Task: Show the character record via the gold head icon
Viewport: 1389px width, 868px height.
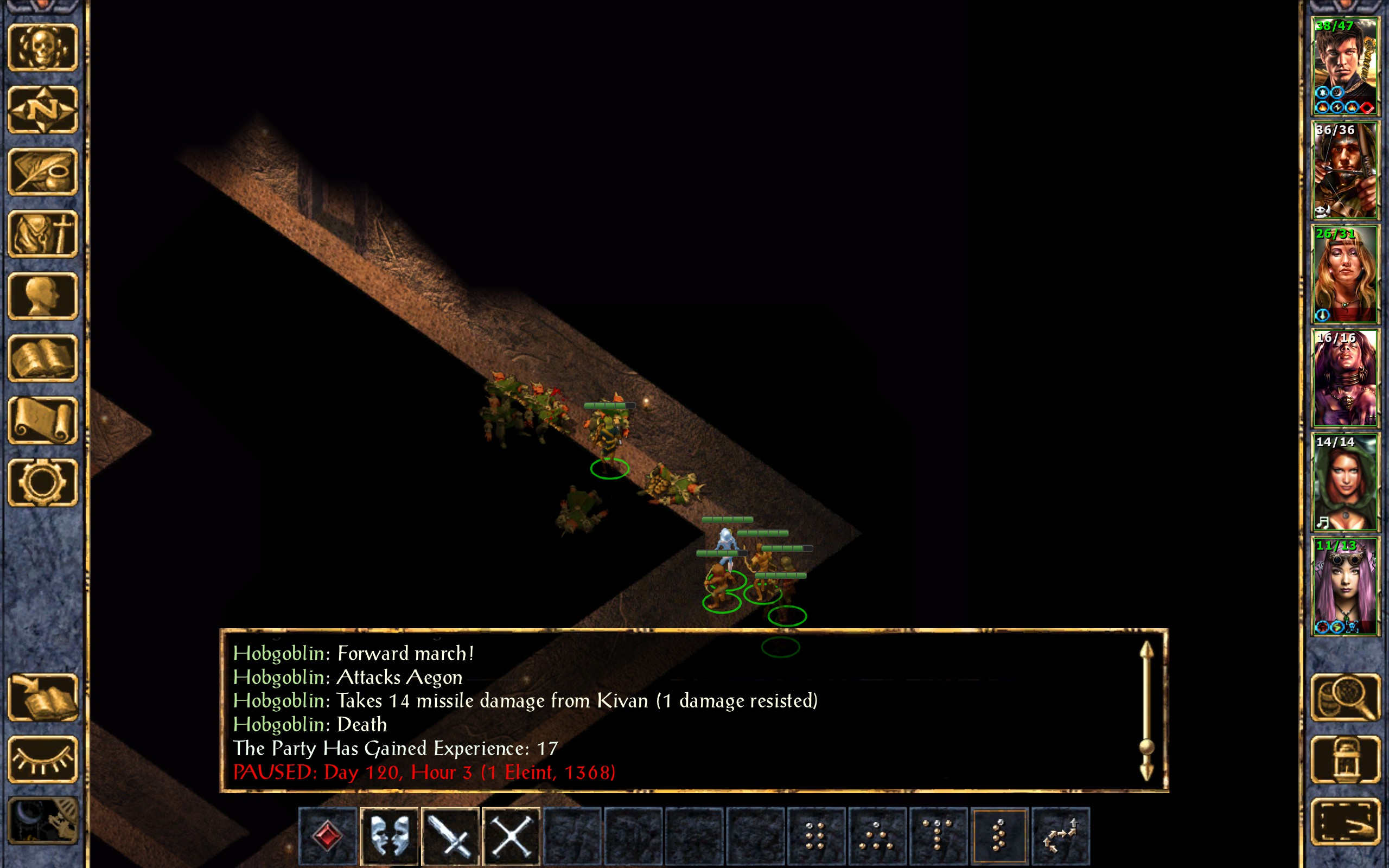Action: coord(43,296)
